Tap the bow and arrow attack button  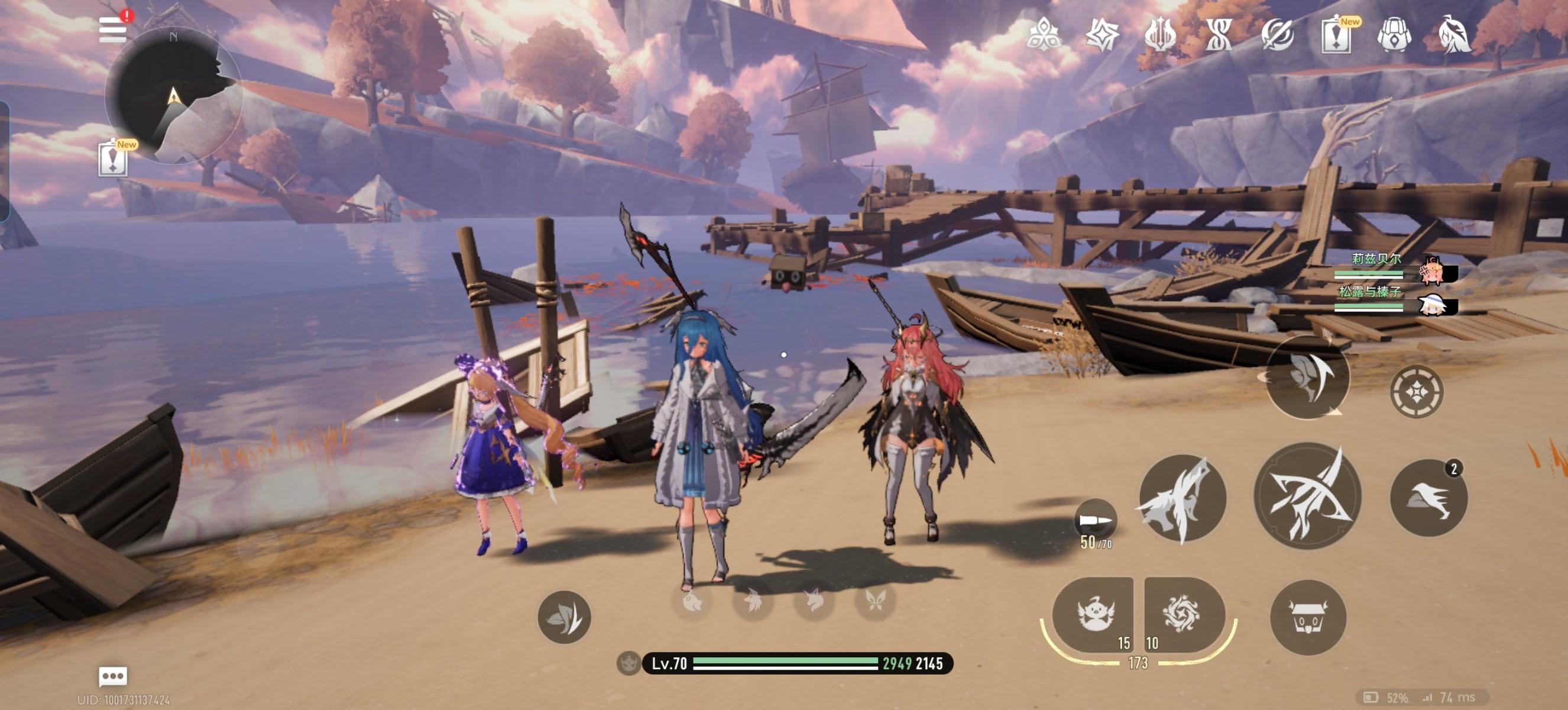(x=1308, y=496)
